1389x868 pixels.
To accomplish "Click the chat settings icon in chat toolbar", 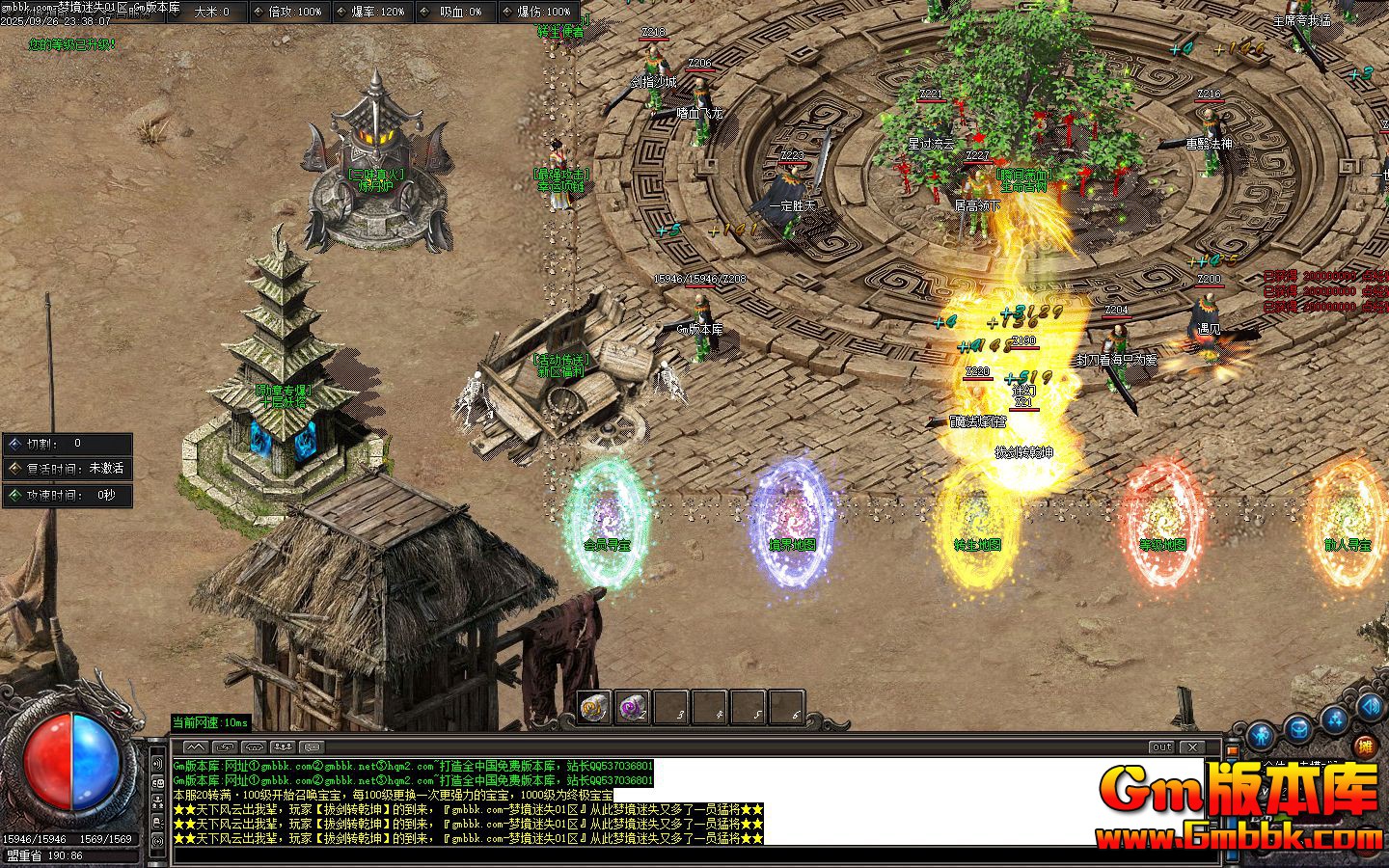I will click(310, 746).
